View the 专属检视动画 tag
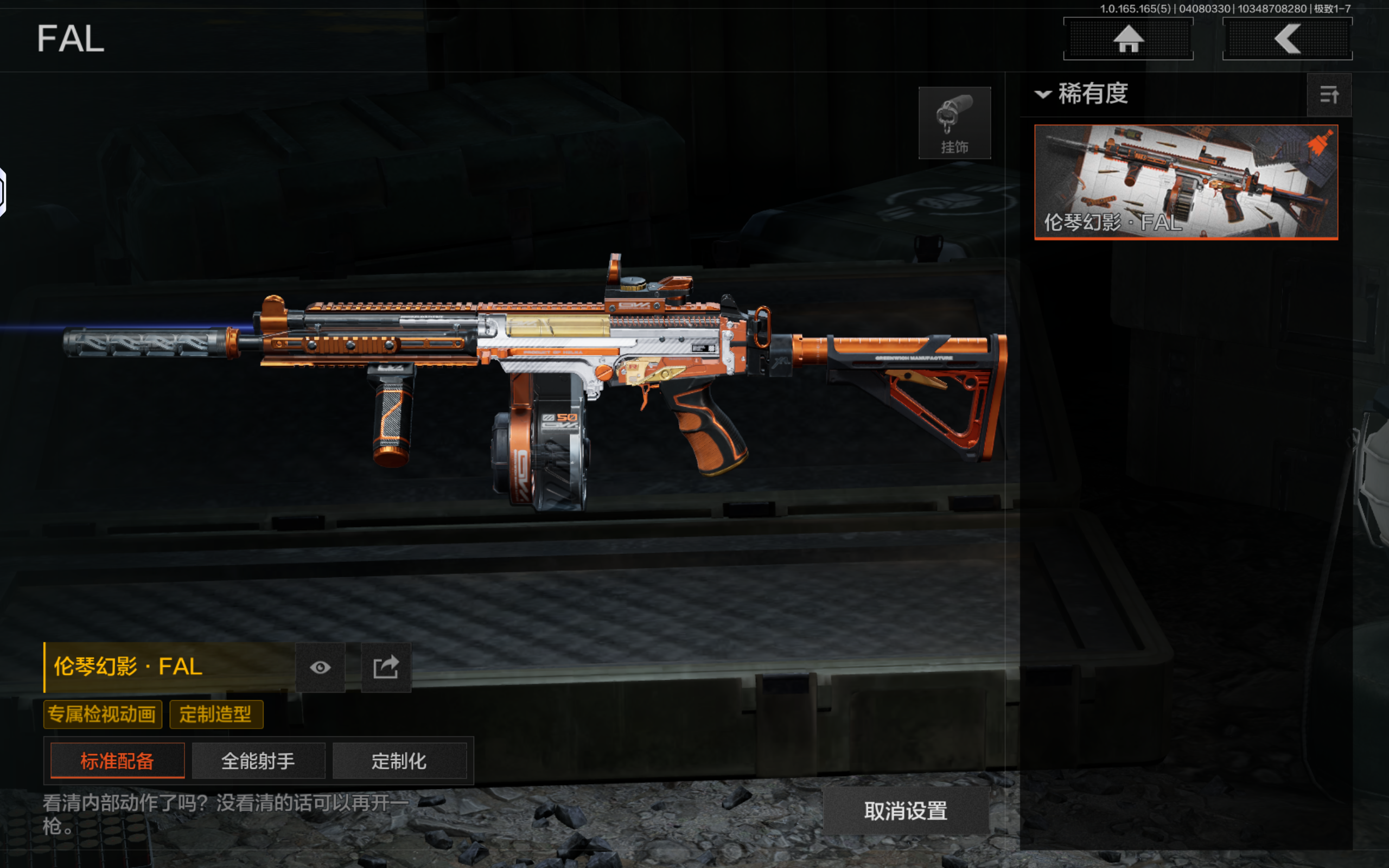 coord(102,714)
